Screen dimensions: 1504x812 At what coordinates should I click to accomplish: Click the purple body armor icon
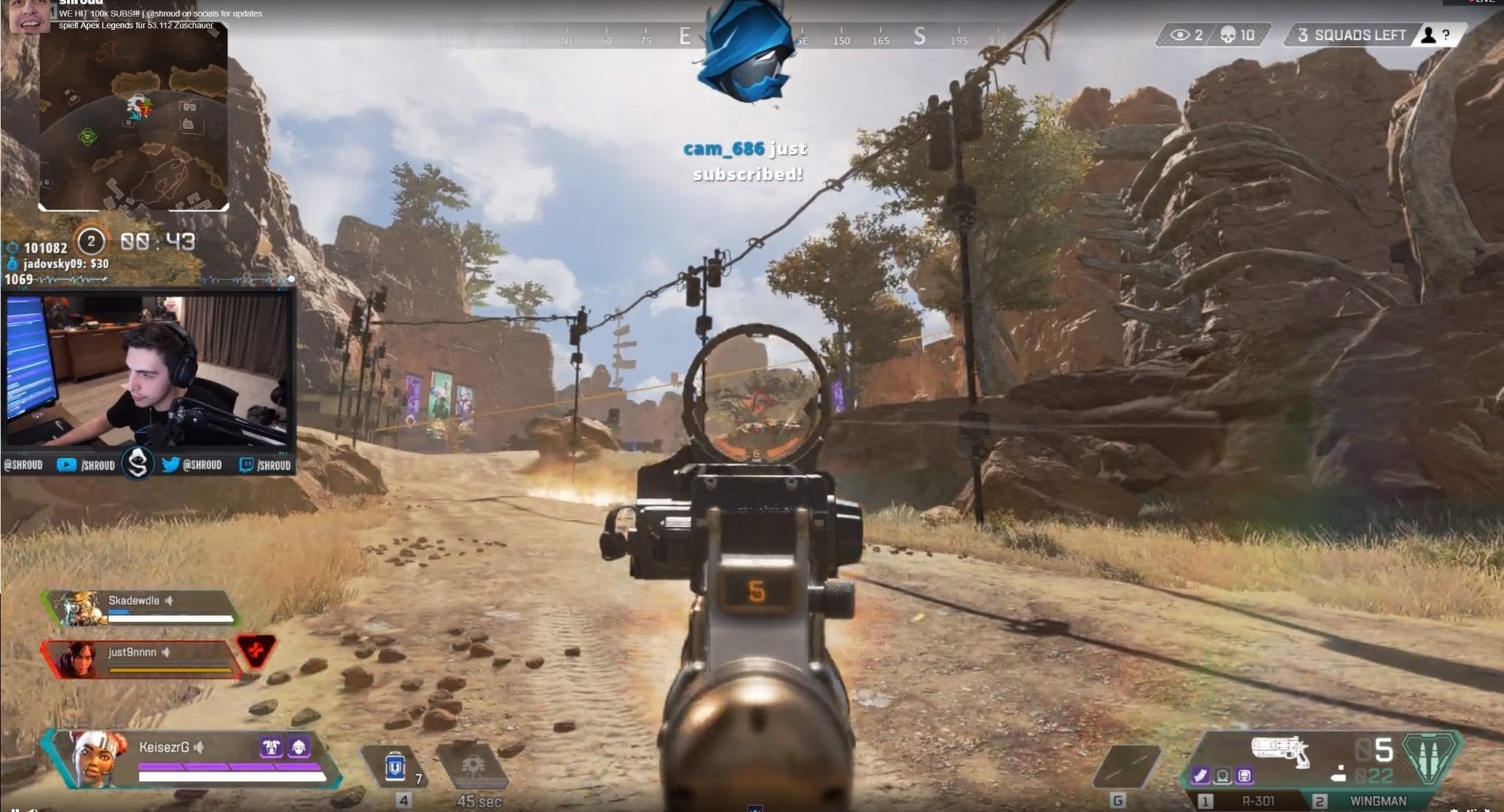[271, 747]
